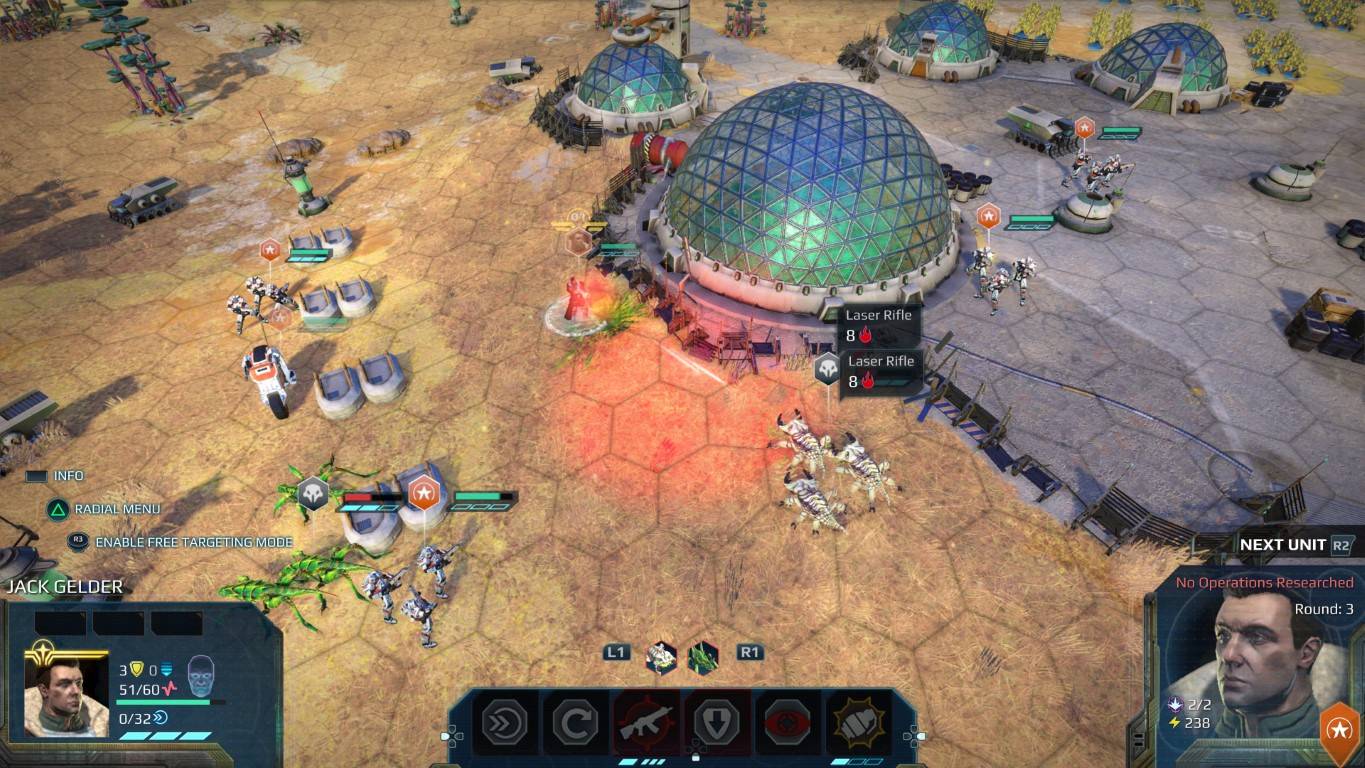Click the orange star faction badge
The width and height of the screenshot is (1365, 768).
point(1340,728)
